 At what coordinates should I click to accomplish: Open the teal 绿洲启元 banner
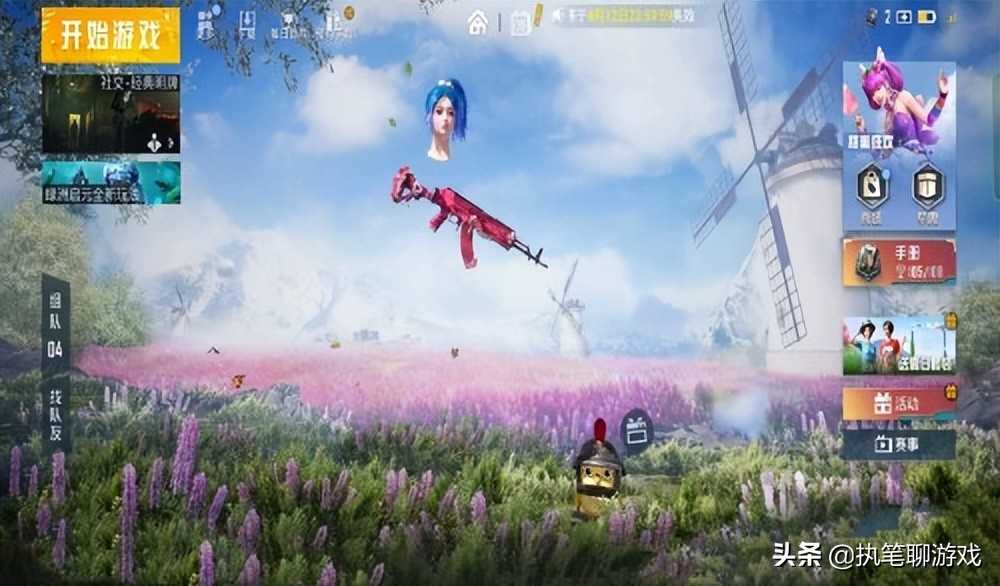pyautogui.click(x=111, y=182)
